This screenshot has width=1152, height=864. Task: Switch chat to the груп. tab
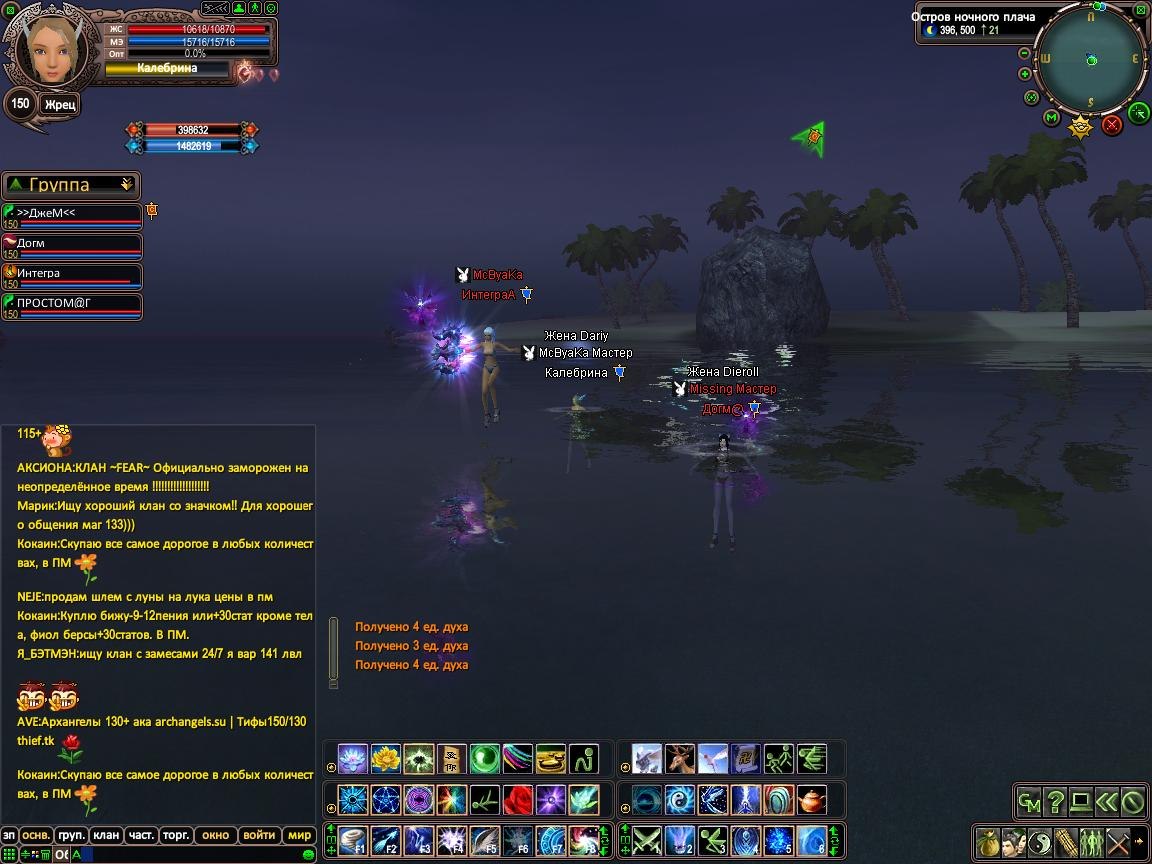click(70, 835)
